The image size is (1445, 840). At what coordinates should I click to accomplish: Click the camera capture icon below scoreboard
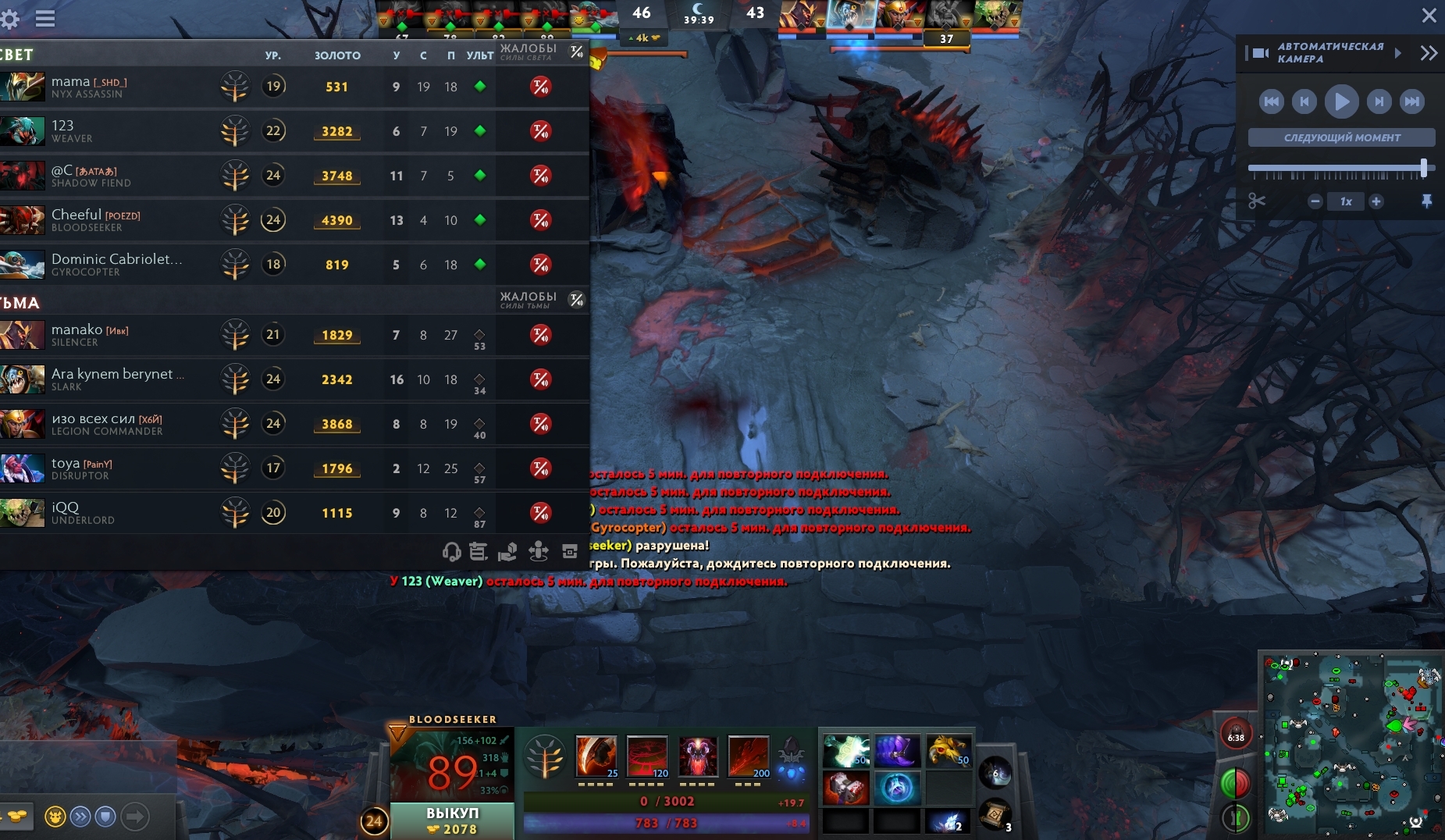(x=569, y=553)
